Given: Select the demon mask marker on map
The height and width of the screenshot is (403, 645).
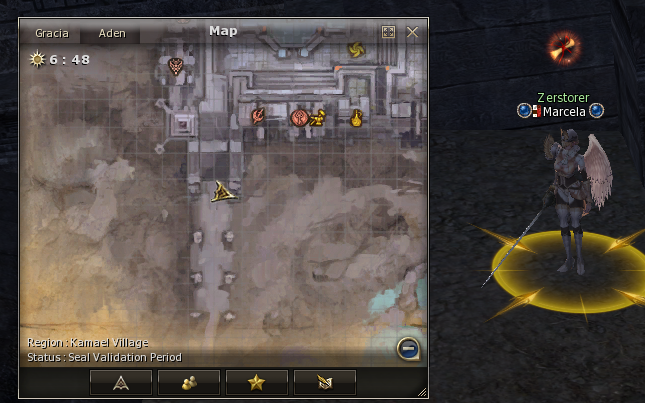Looking at the screenshot, I should pyautogui.click(x=175, y=67).
